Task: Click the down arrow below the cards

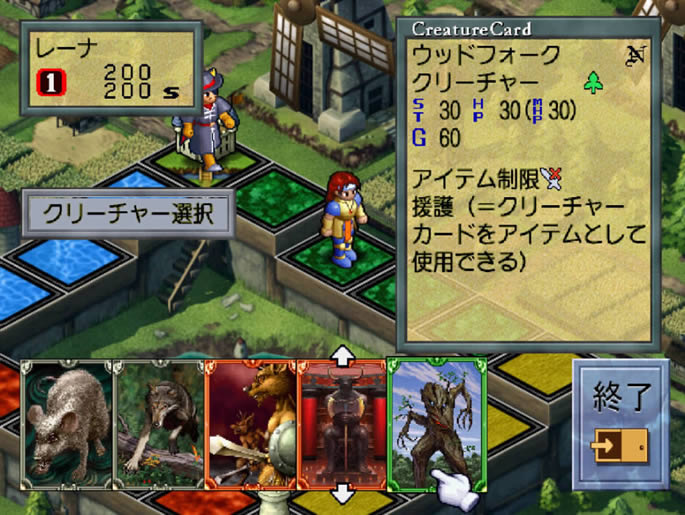Action: 342,494
